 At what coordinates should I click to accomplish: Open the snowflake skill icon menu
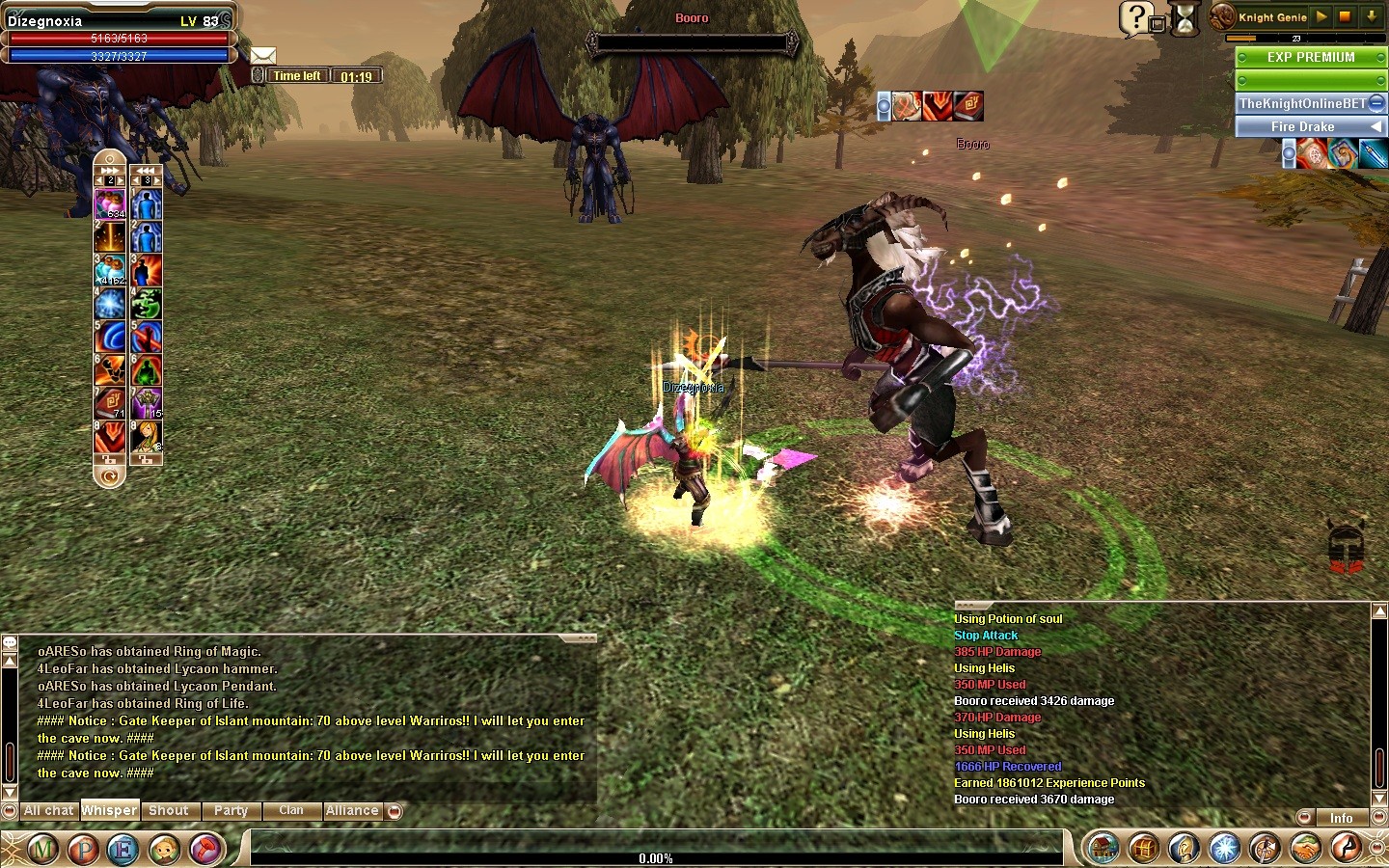[x=1225, y=849]
